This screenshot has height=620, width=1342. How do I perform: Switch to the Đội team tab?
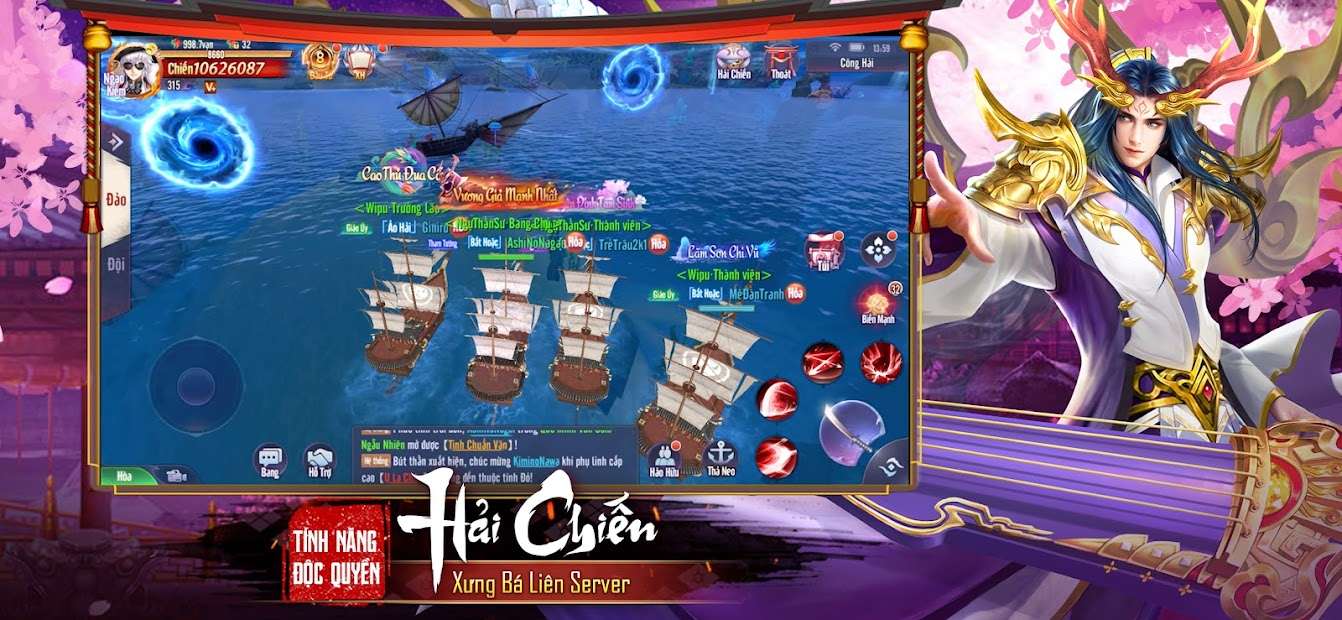[x=116, y=264]
